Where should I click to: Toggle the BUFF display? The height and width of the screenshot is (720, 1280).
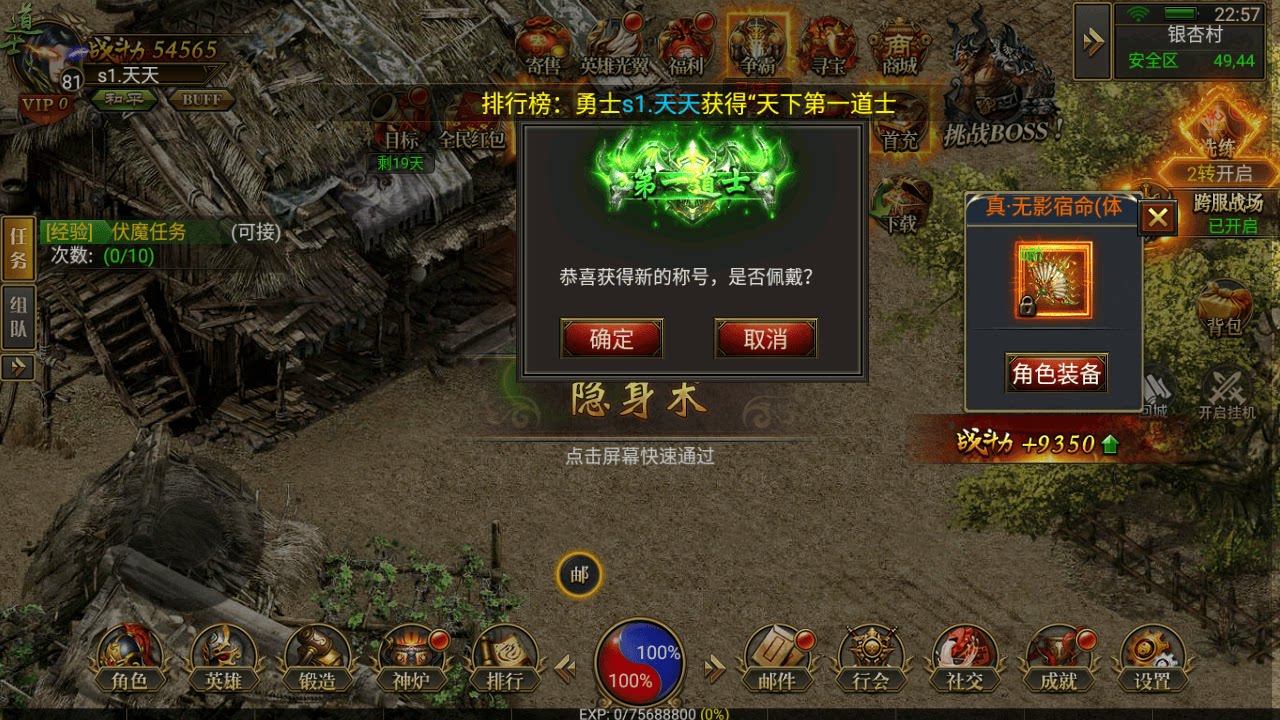(x=202, y=99)
